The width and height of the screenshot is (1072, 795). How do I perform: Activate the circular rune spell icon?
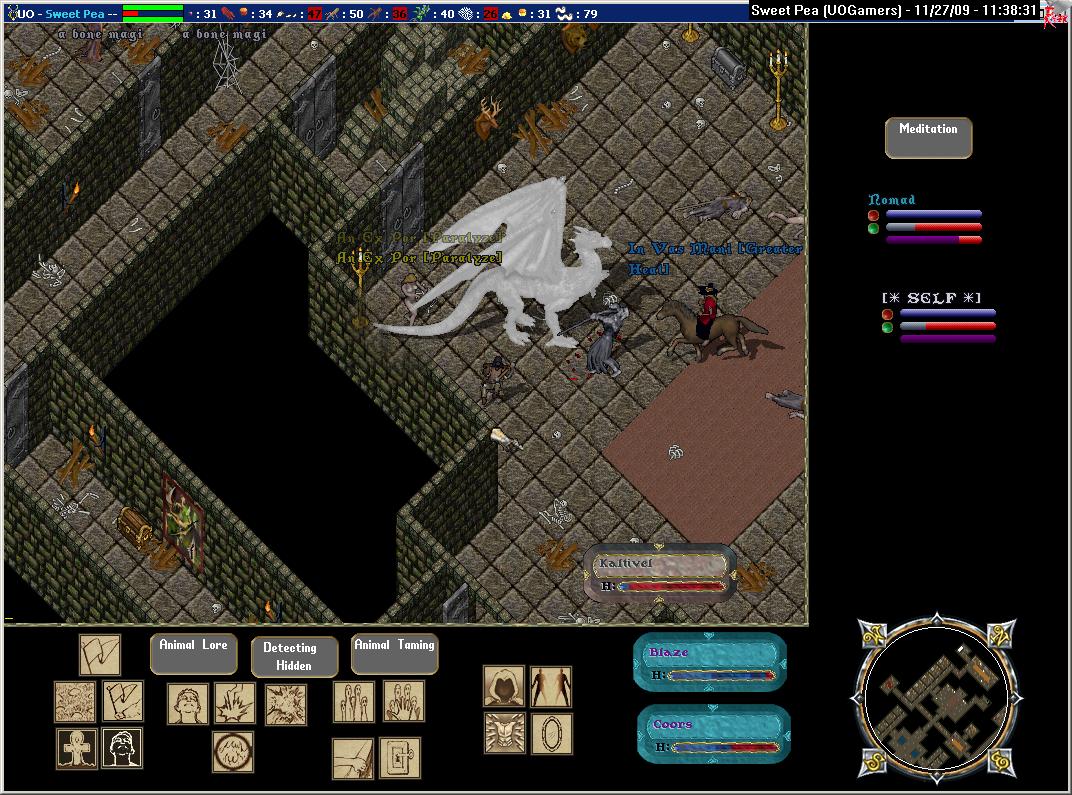[232, 752]
